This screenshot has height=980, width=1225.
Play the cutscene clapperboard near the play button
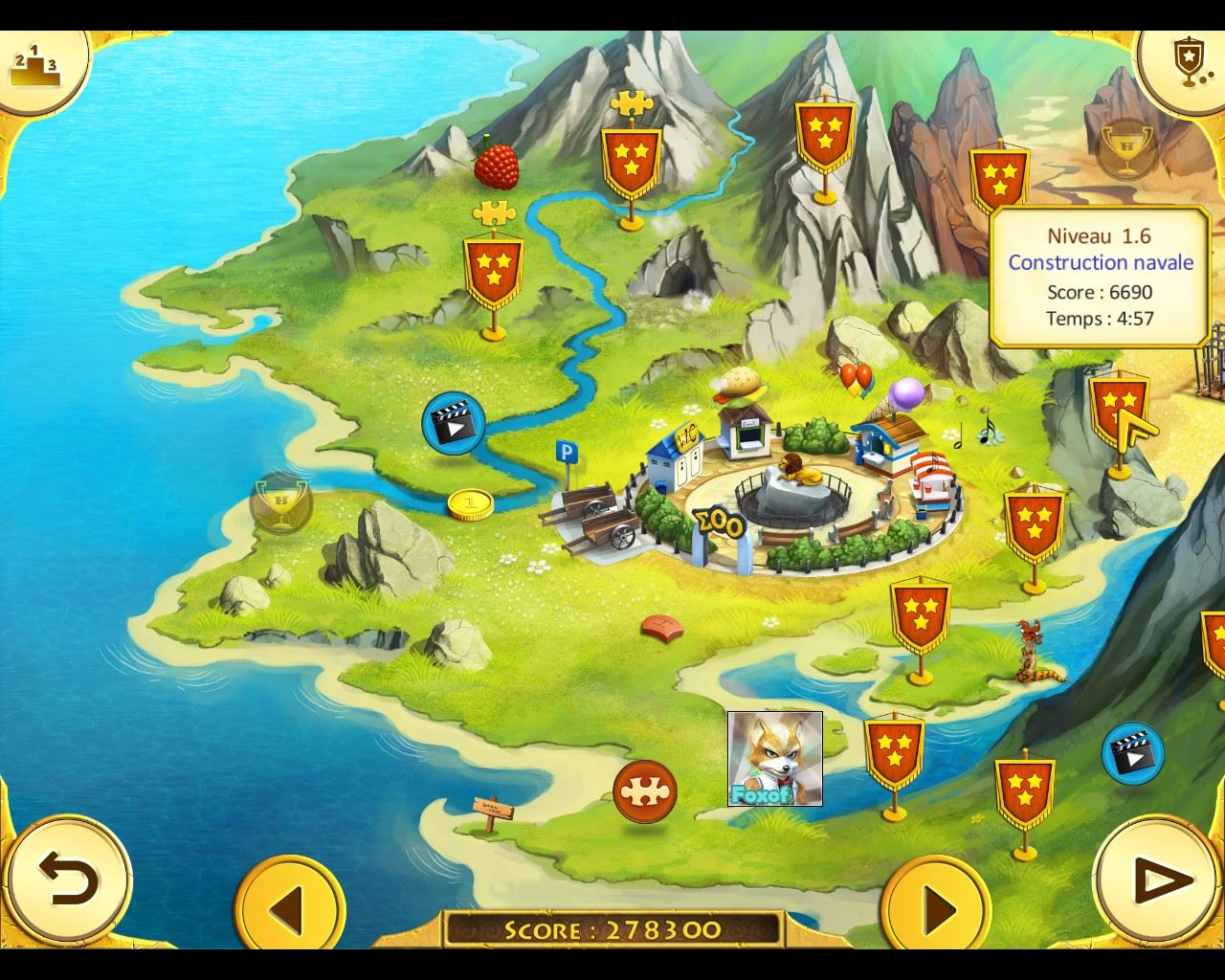pos(1132,753)
